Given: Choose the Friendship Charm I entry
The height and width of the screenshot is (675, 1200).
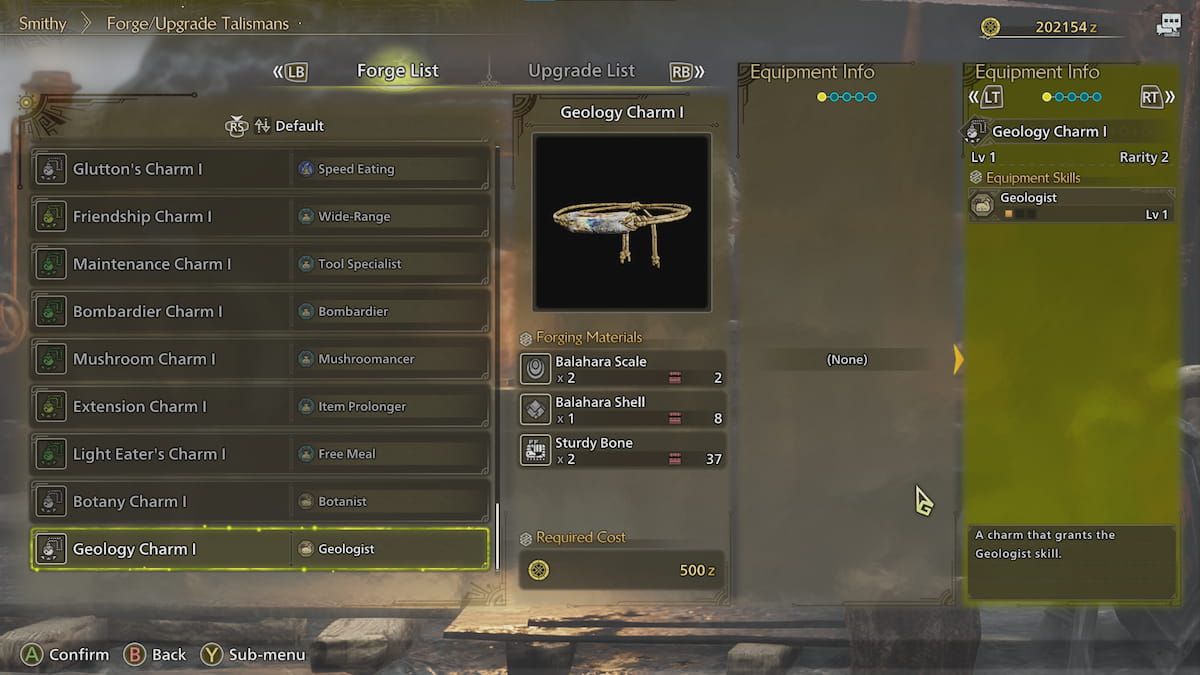Looking at the screenshot, I should (260, 217).
